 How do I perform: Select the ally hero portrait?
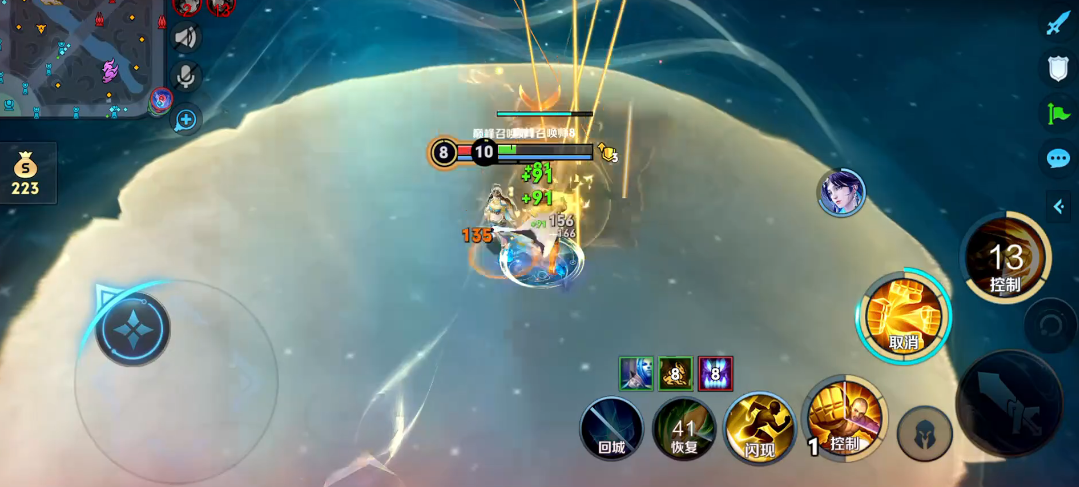[x=841, y=193]
